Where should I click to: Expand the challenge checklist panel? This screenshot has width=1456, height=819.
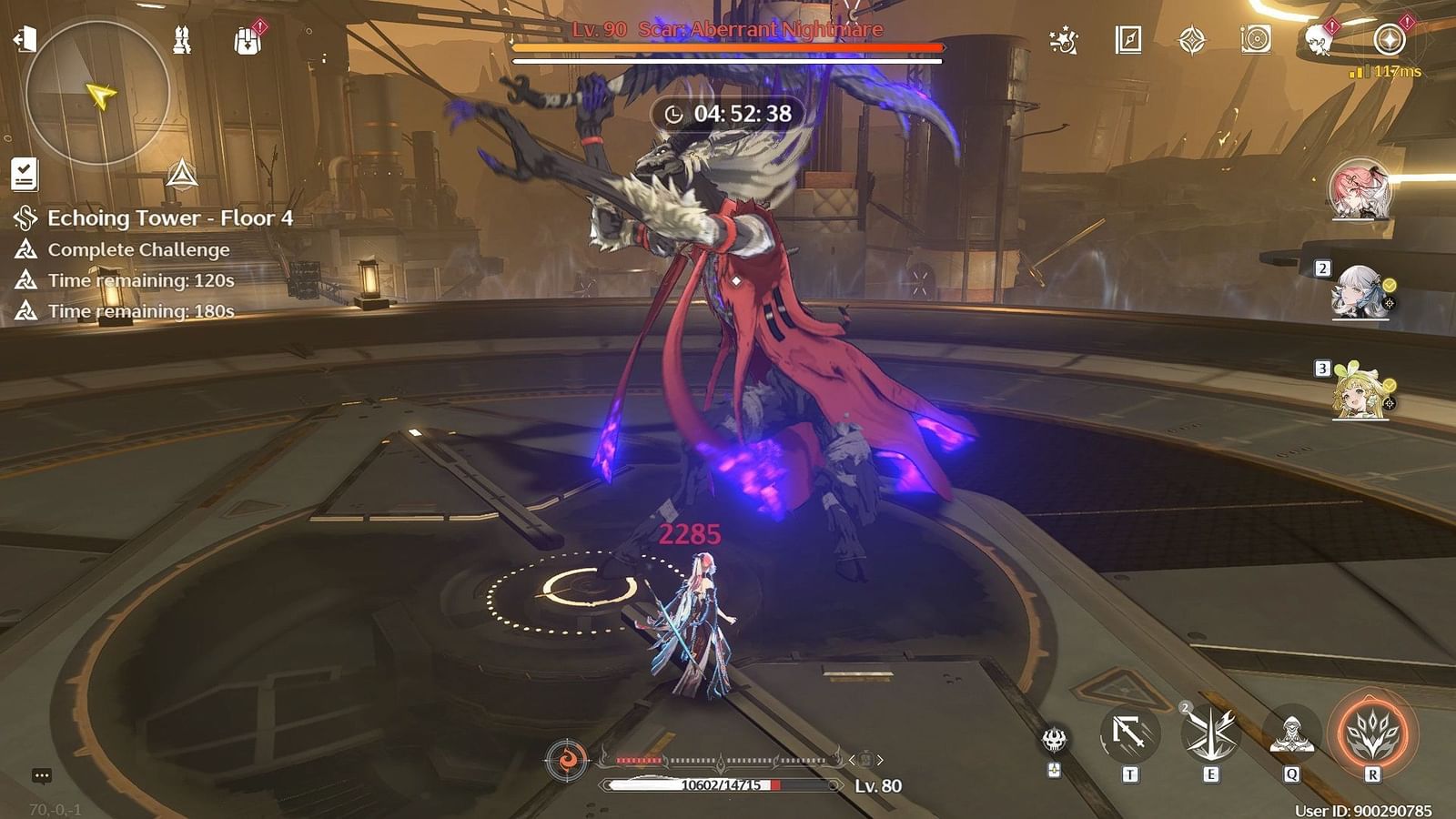pos(25,173)
